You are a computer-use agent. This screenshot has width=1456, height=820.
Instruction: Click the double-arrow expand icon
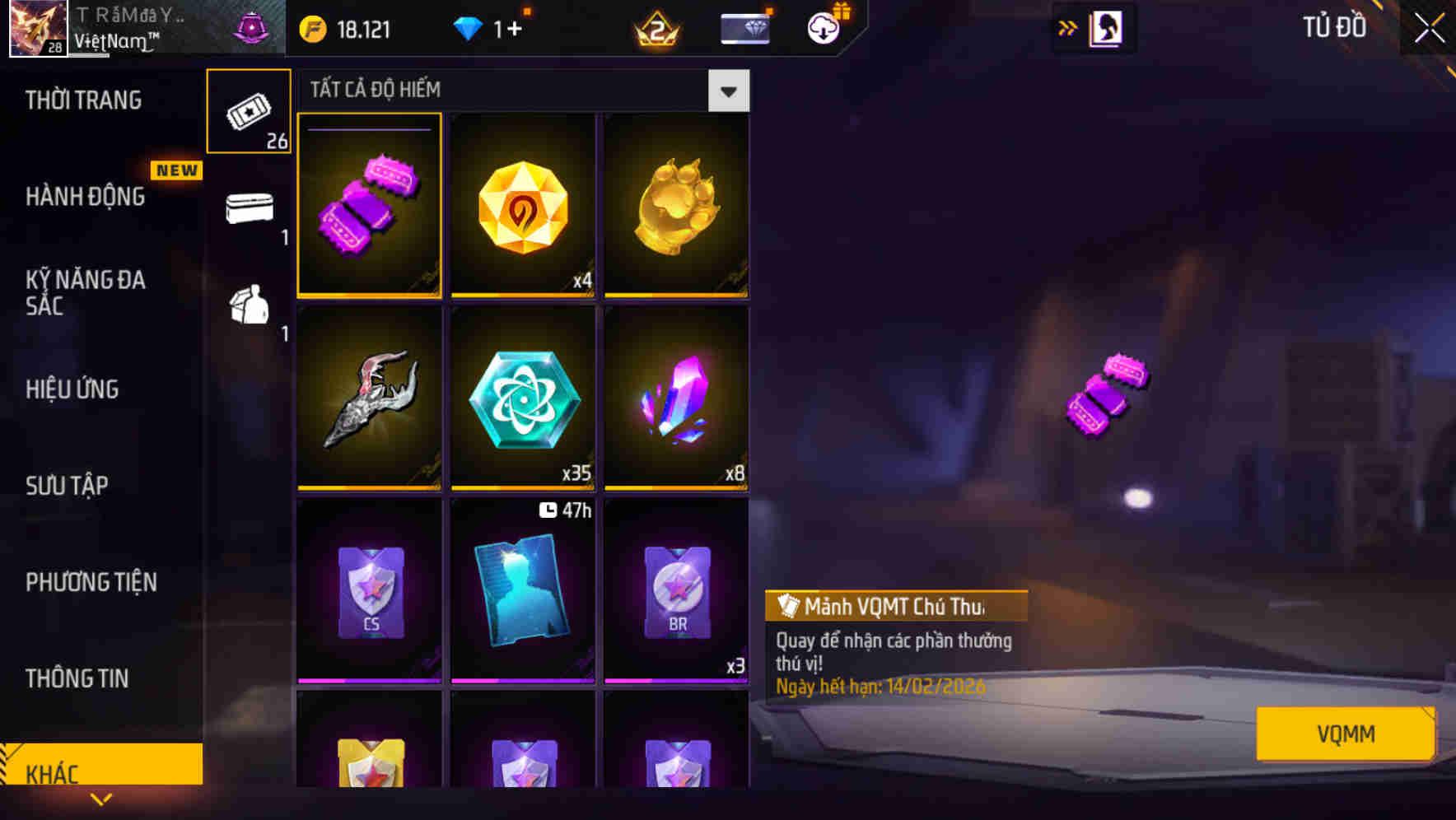pos(1068,27)
